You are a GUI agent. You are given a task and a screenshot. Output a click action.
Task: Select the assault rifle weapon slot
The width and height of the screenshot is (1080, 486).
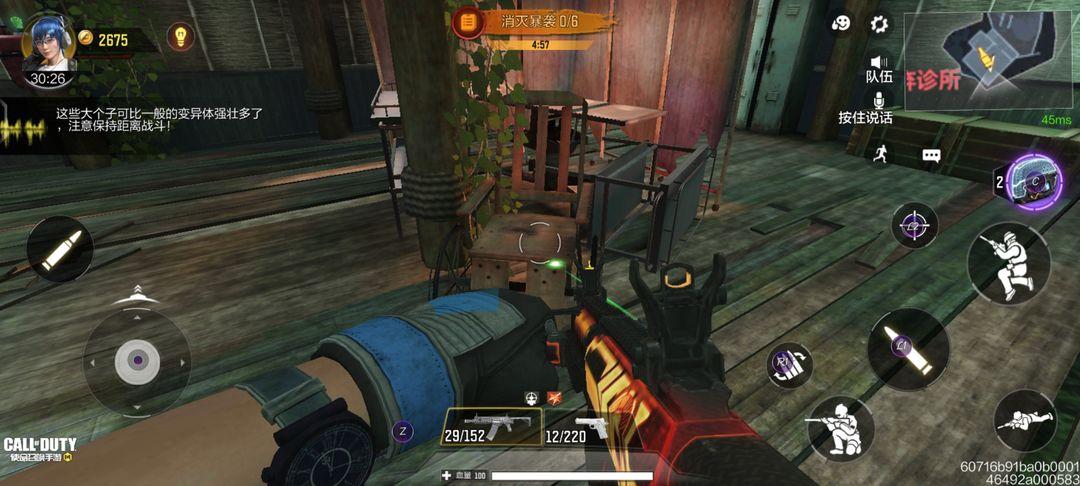(x=492, y=427)
